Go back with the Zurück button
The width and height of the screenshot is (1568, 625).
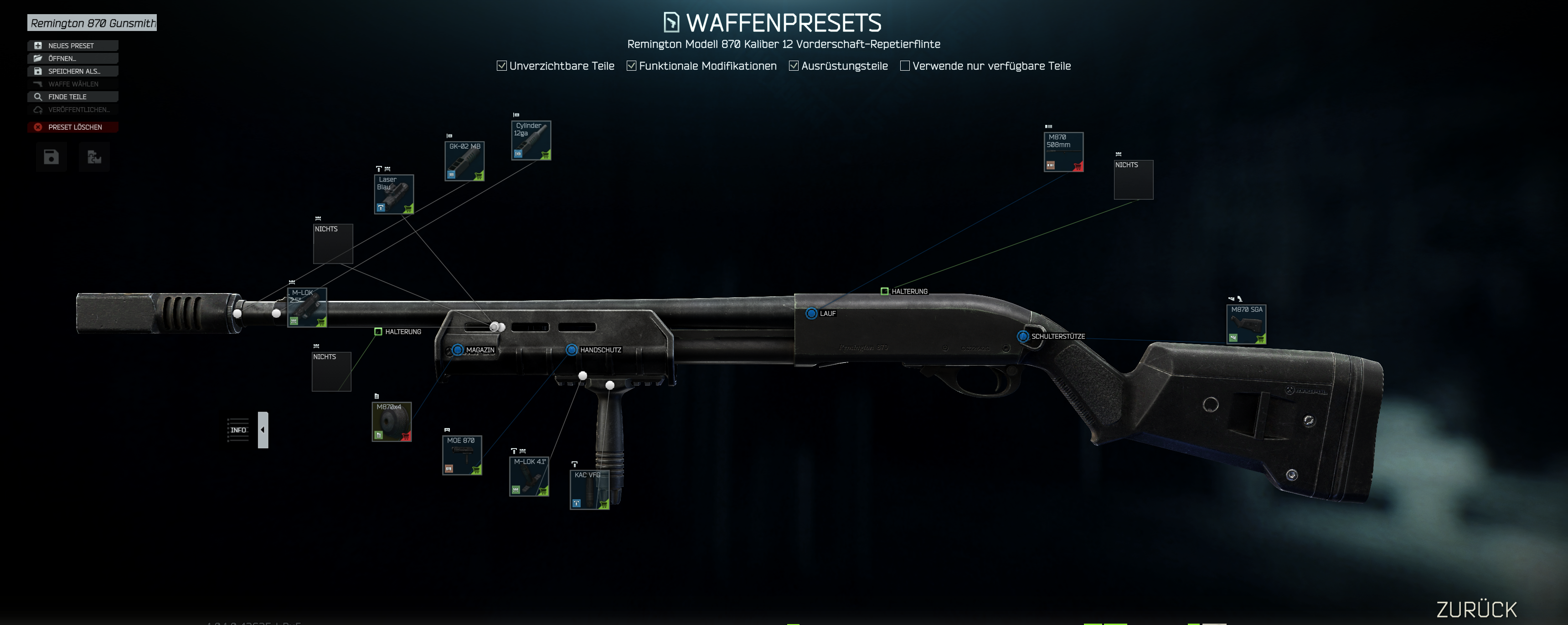tap(1477, 609)
